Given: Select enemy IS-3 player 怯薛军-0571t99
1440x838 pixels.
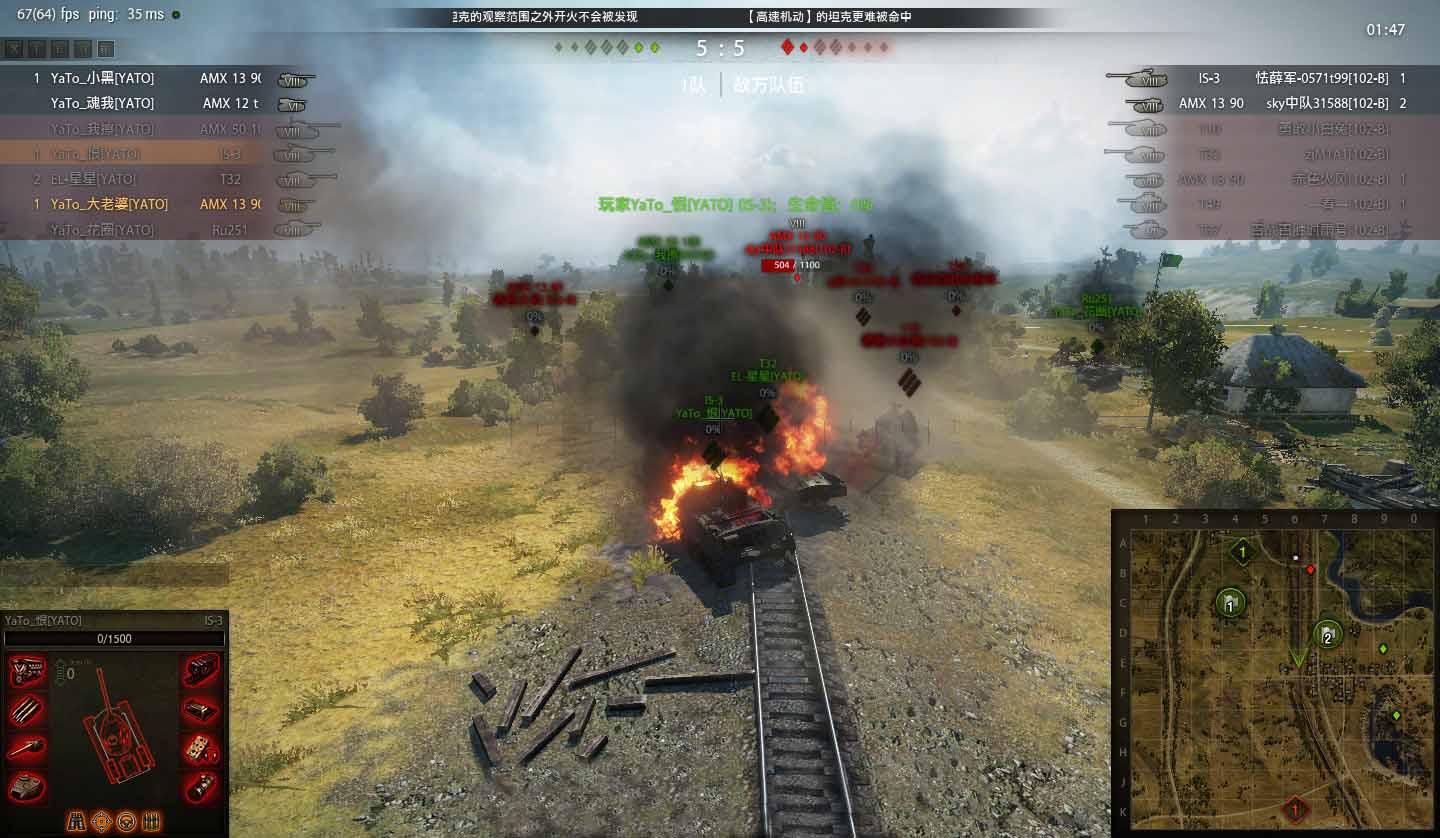Looking at the screenshot, I should pyautogui.click(x=1321, y=78).
